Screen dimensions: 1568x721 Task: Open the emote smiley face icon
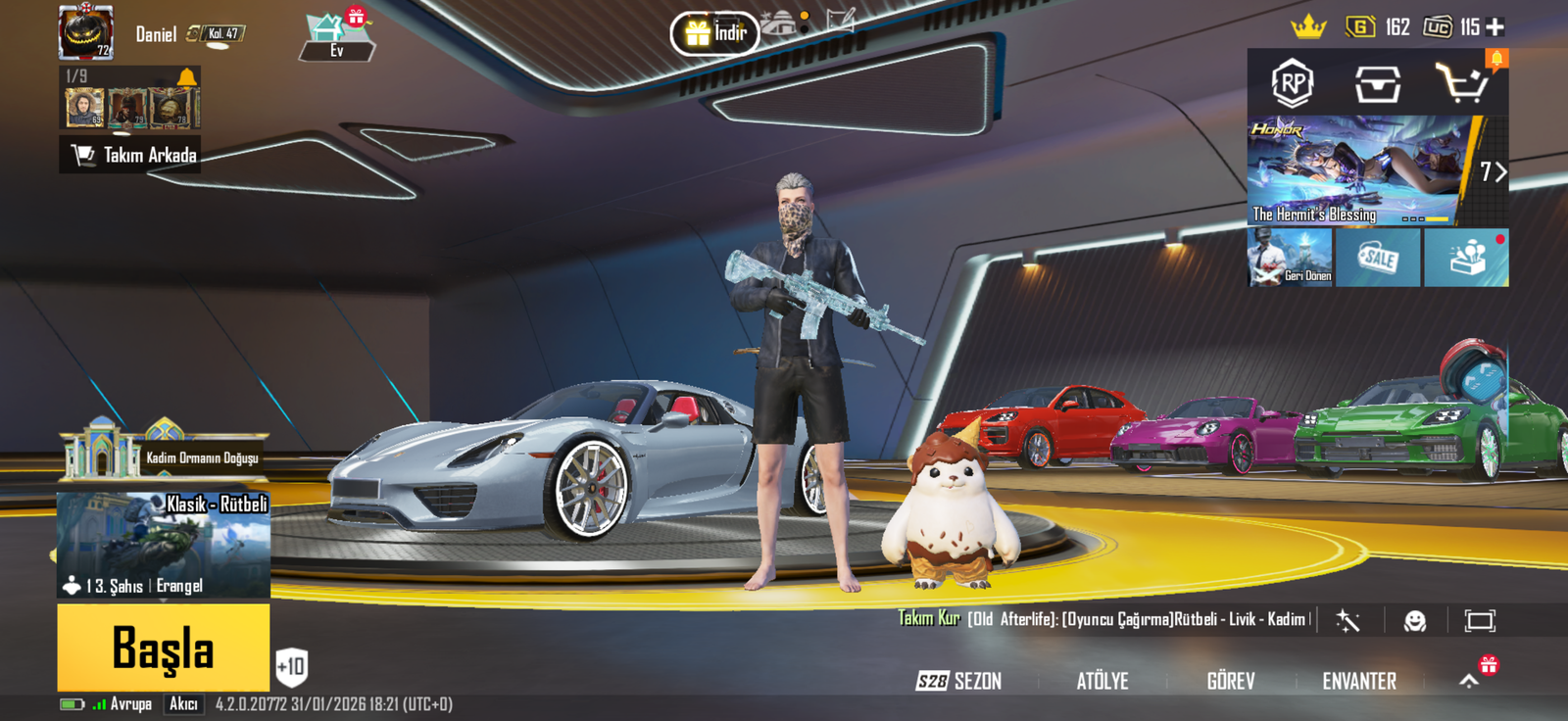click(1414, 620)
